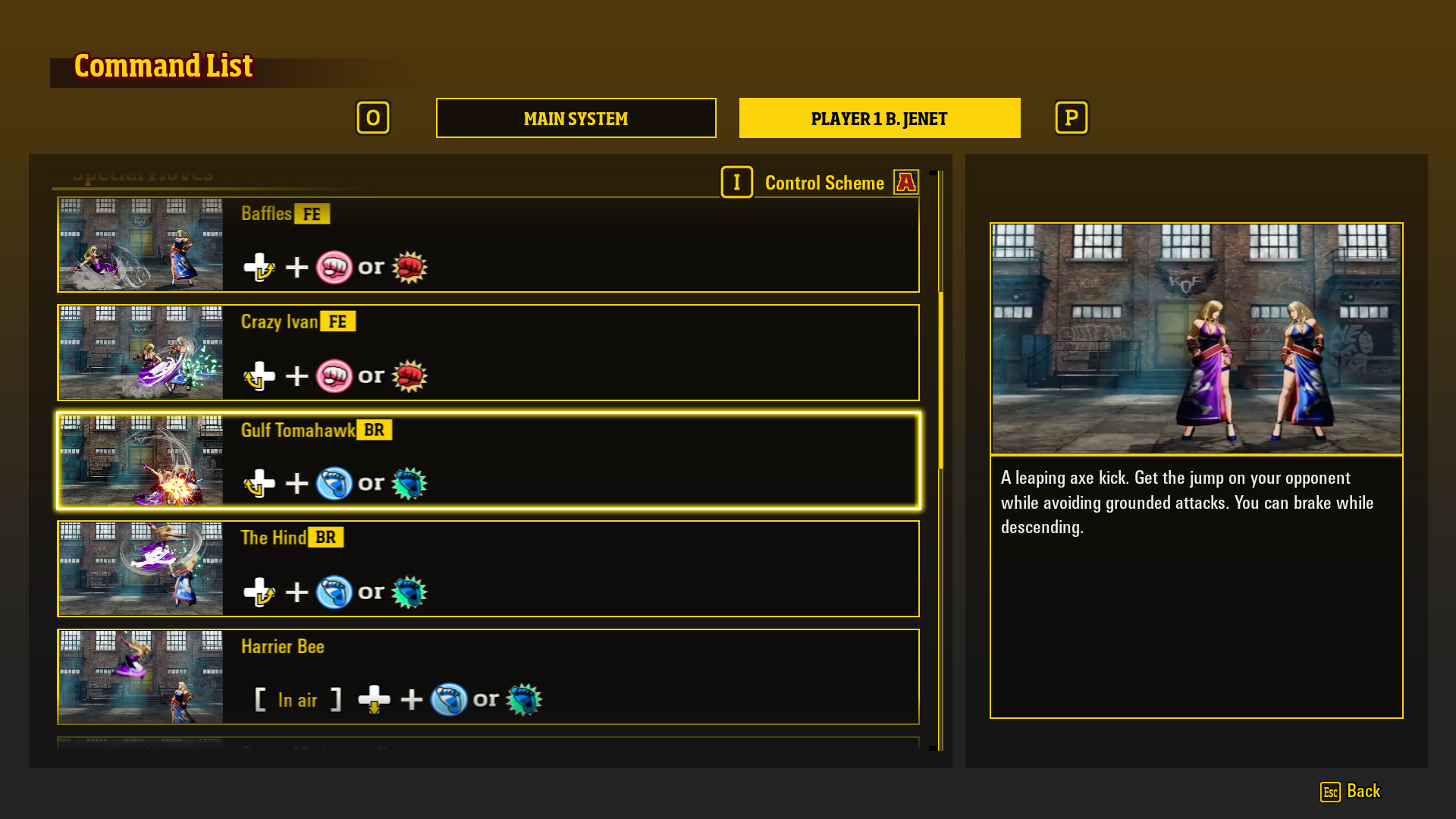Image resolution: width=1456 pixels, height=819 pixels.
Task: Click the Harrier Bee move thumbnail
Action: point(140,677)
